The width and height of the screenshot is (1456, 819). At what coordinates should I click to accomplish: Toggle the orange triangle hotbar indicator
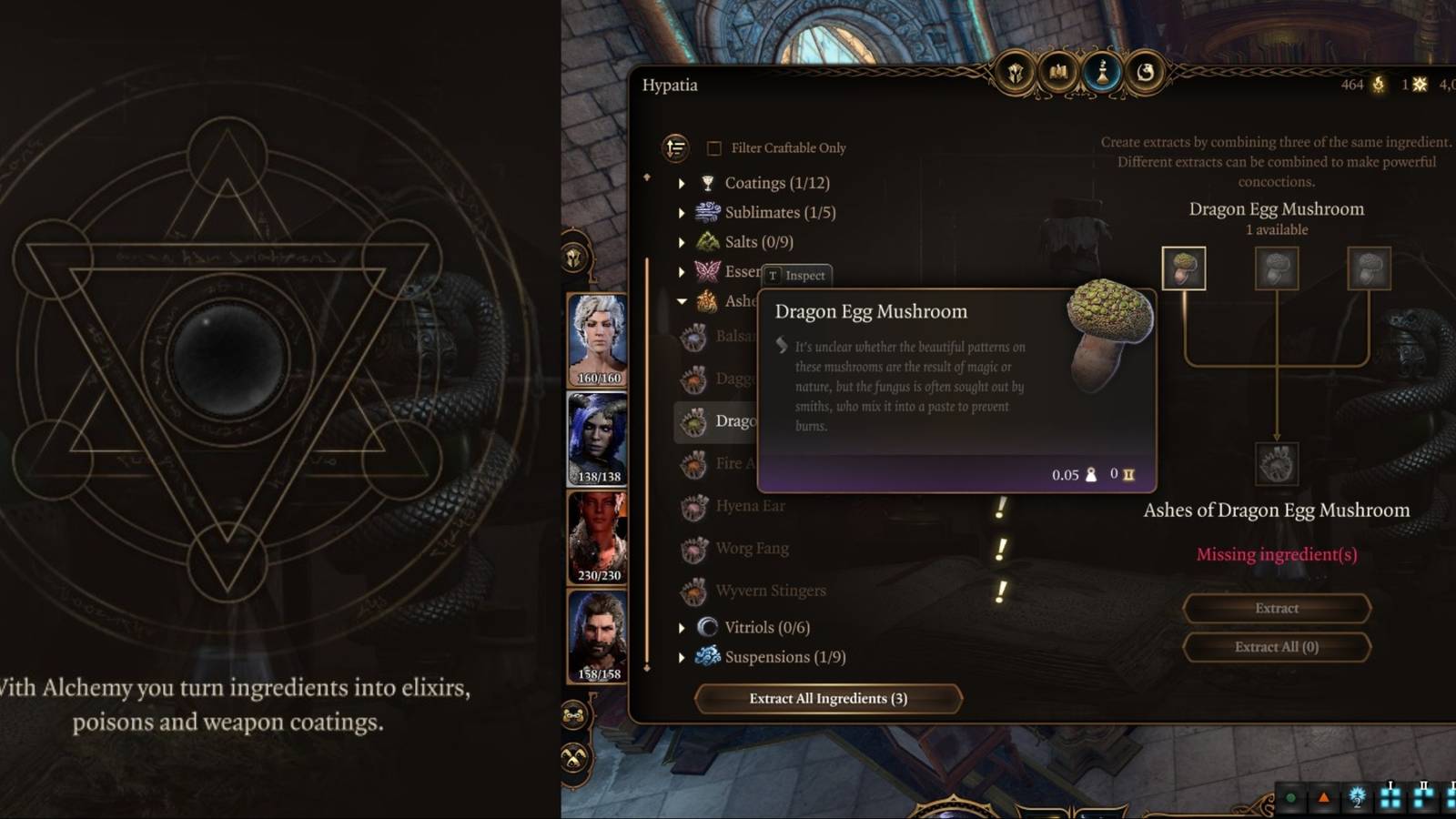point(1324,798)
